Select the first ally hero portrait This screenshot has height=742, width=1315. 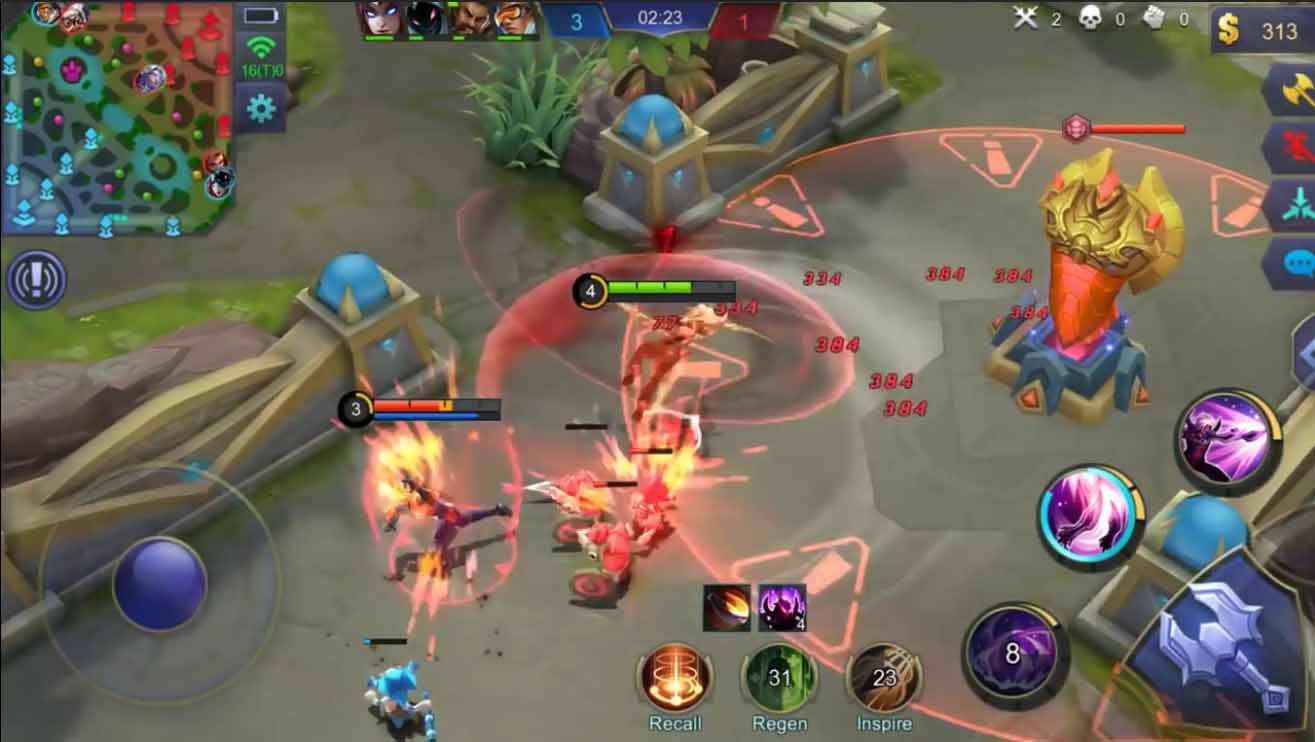click(380, 18)
